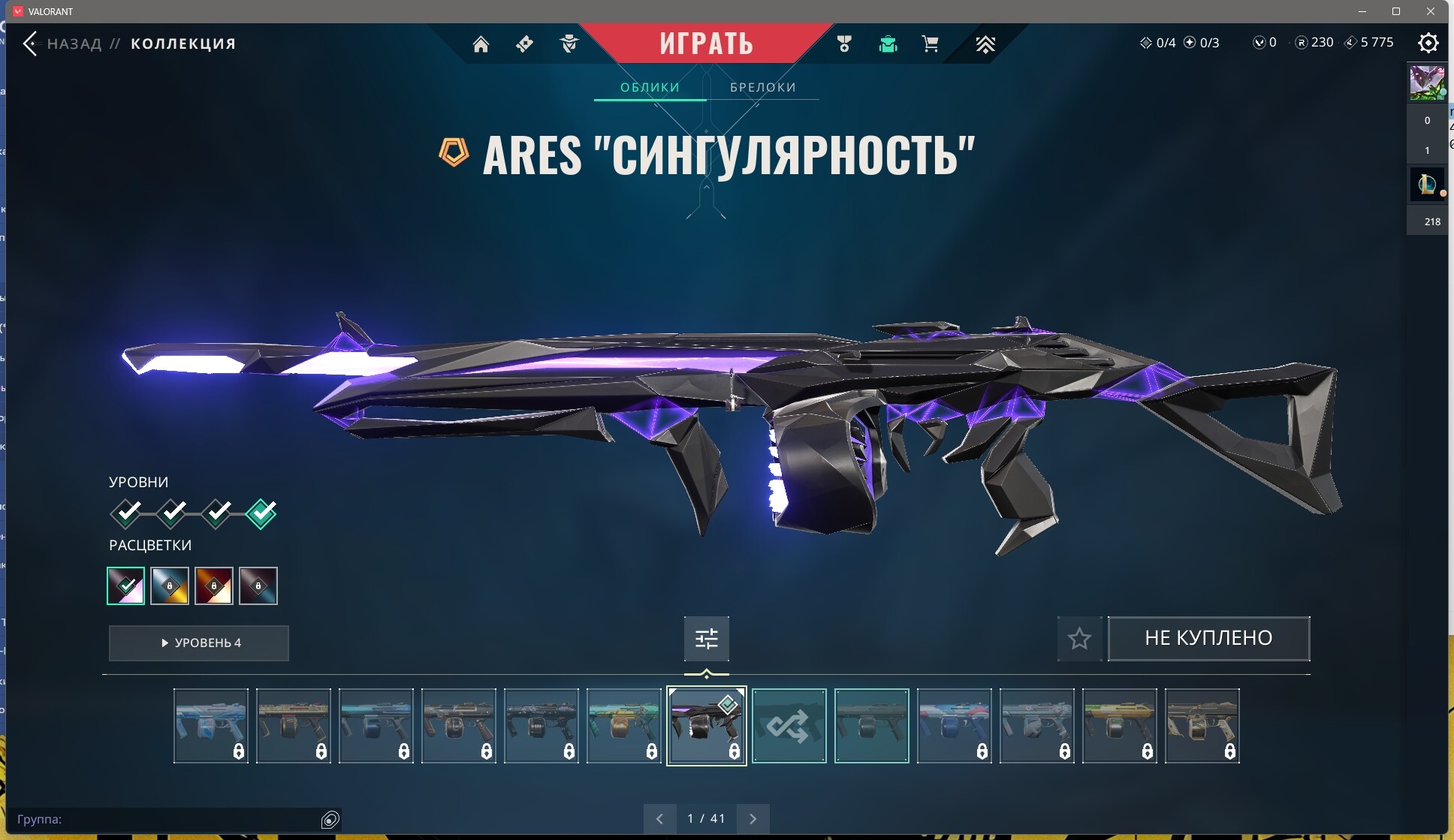
Task: Choose the purple default color variant
Action: coord(126,586)
